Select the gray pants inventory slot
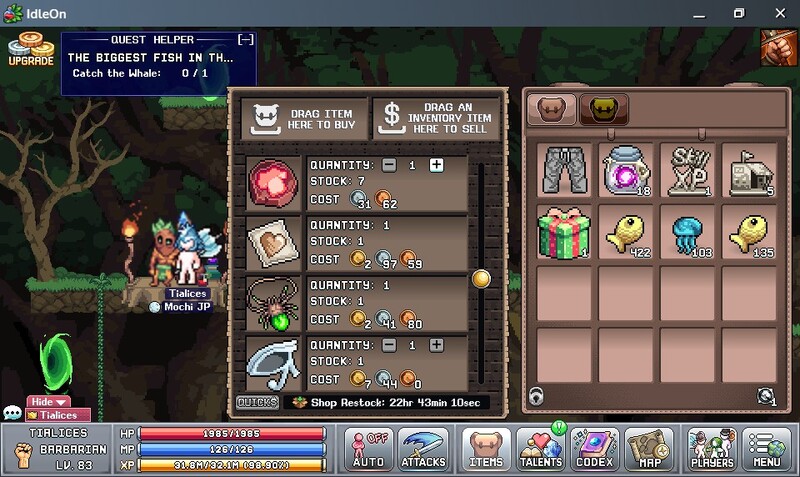The width and height of the screenshot is (800, 477). click(x=567, y=170)
